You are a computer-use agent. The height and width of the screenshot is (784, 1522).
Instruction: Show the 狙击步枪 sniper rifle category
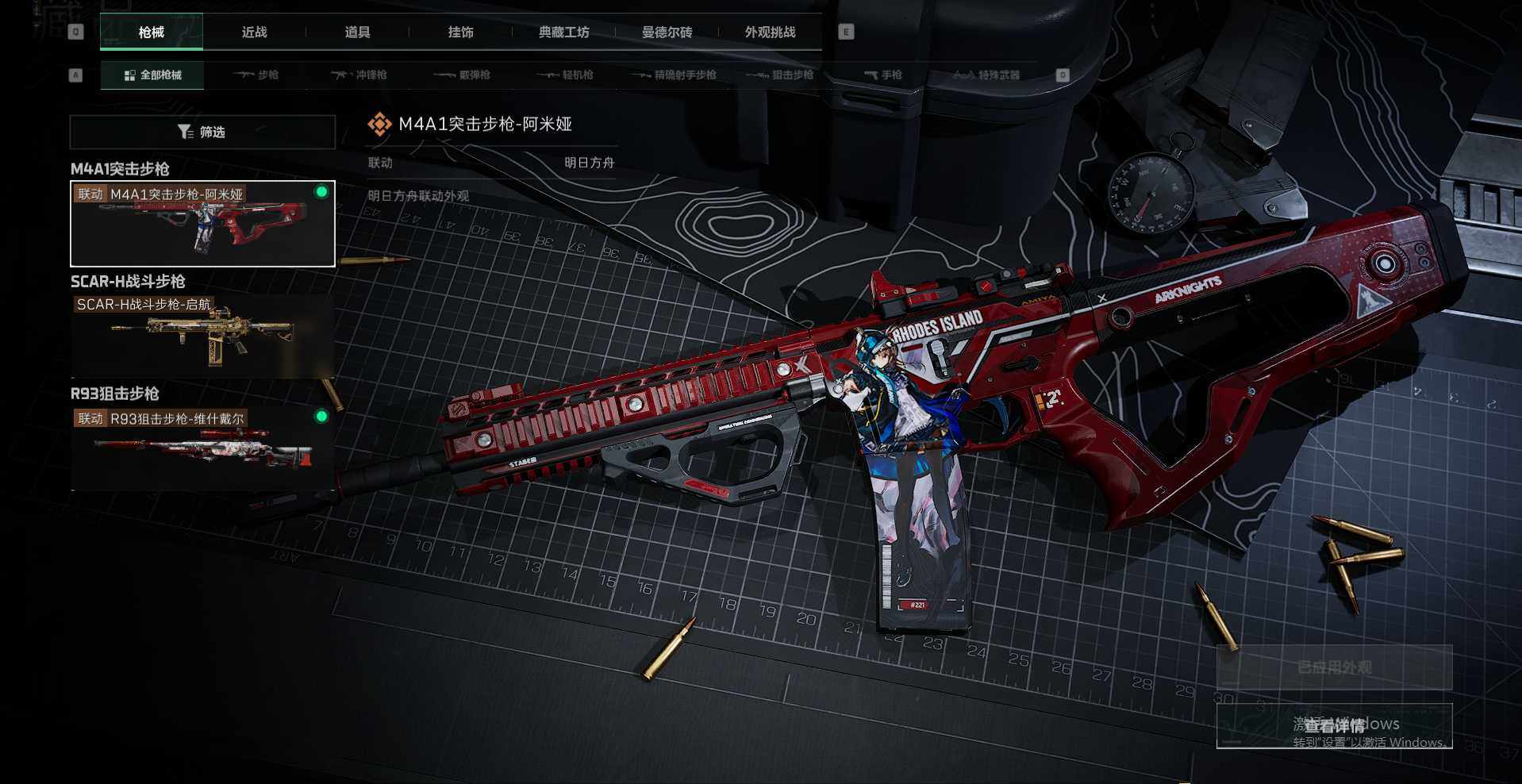[x=781, y=75]
